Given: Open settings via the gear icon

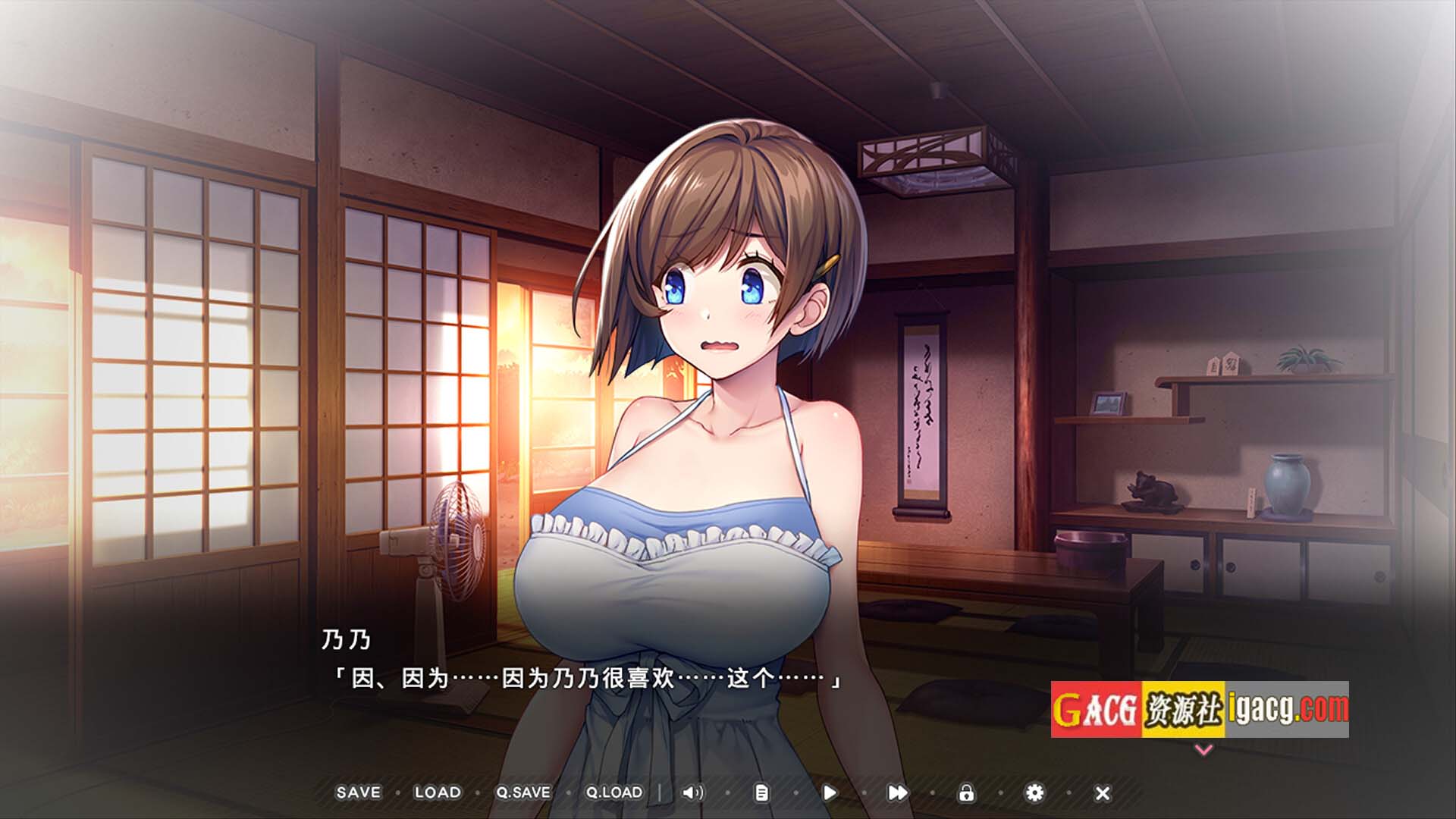Looking at the screenshot, I should coord(1034,792).
